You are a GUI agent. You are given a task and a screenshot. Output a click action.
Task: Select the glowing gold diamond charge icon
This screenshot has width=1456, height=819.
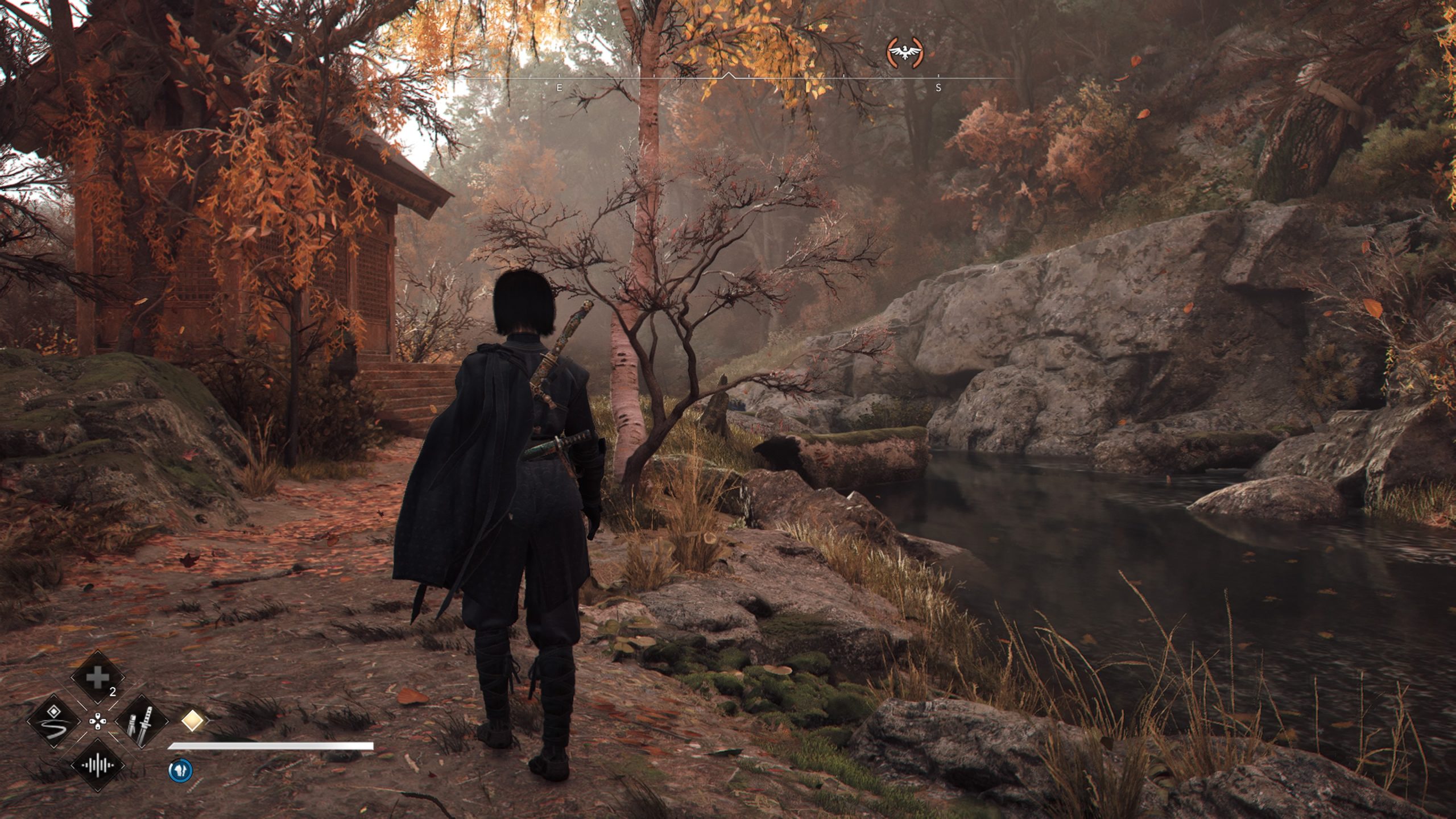[x=192, y=721]
